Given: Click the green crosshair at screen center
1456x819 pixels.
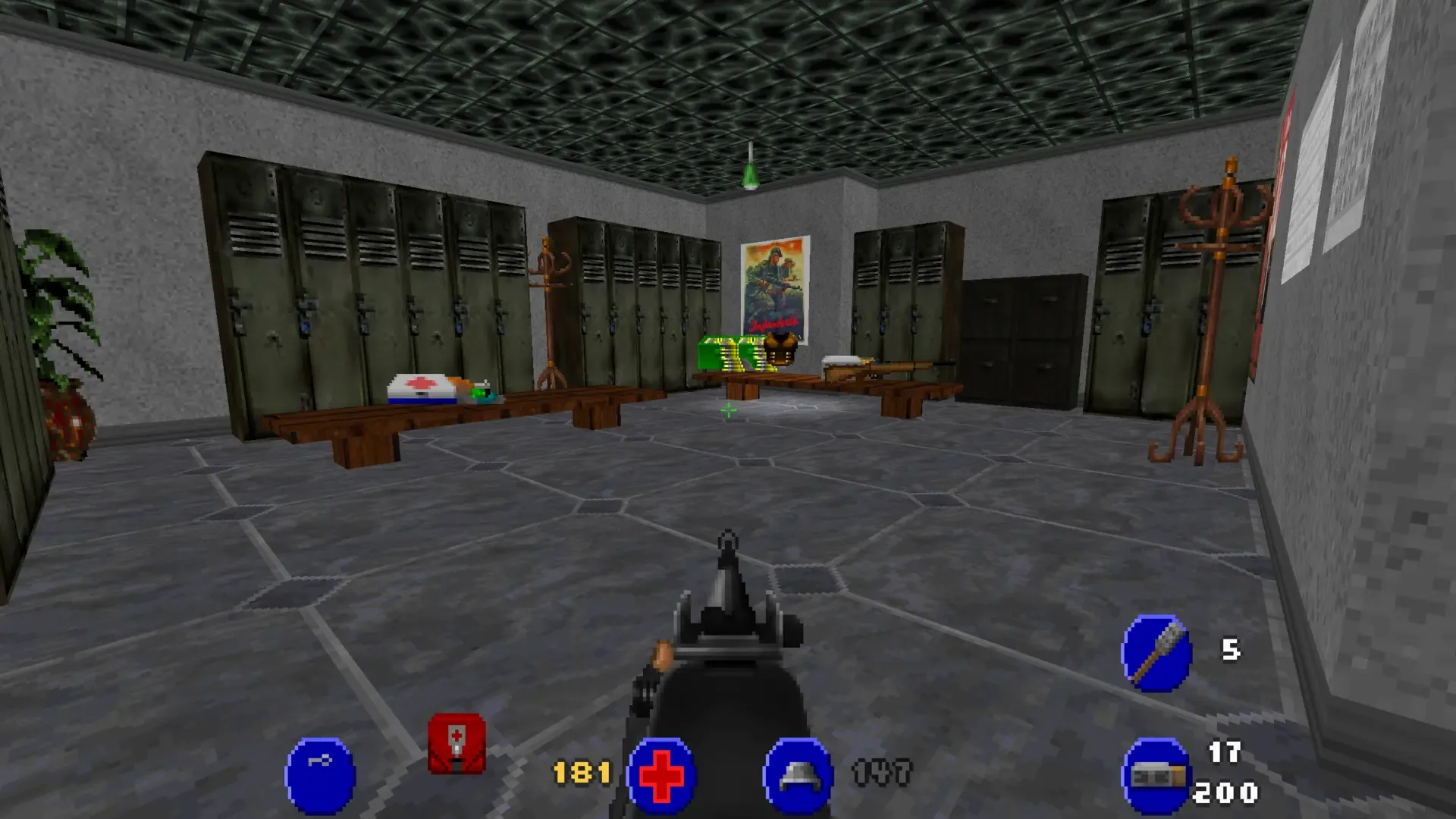Looking at the screenshot, I should pyautogui.click(x=727, y=411).
